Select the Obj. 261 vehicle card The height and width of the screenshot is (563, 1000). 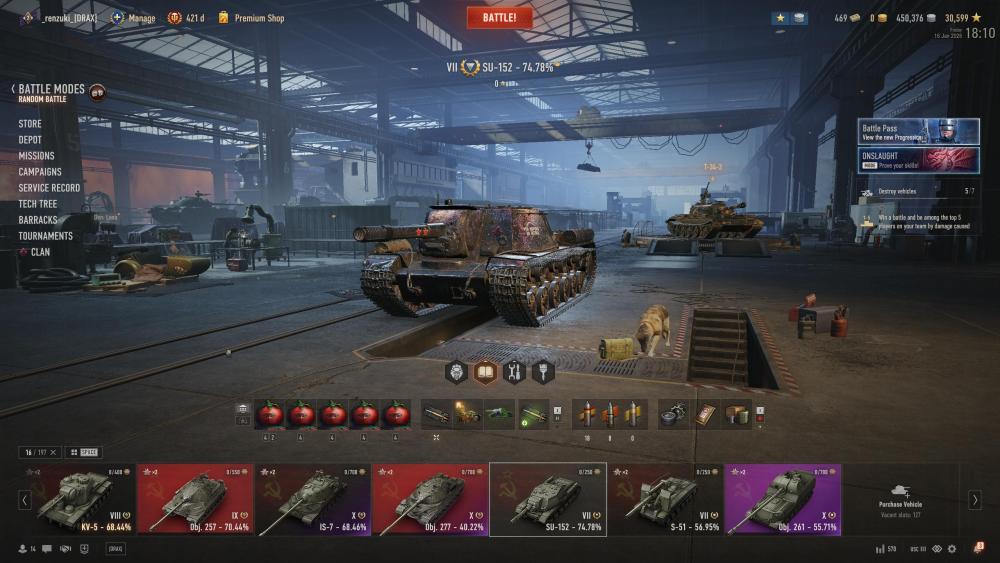tap(782, 499)
